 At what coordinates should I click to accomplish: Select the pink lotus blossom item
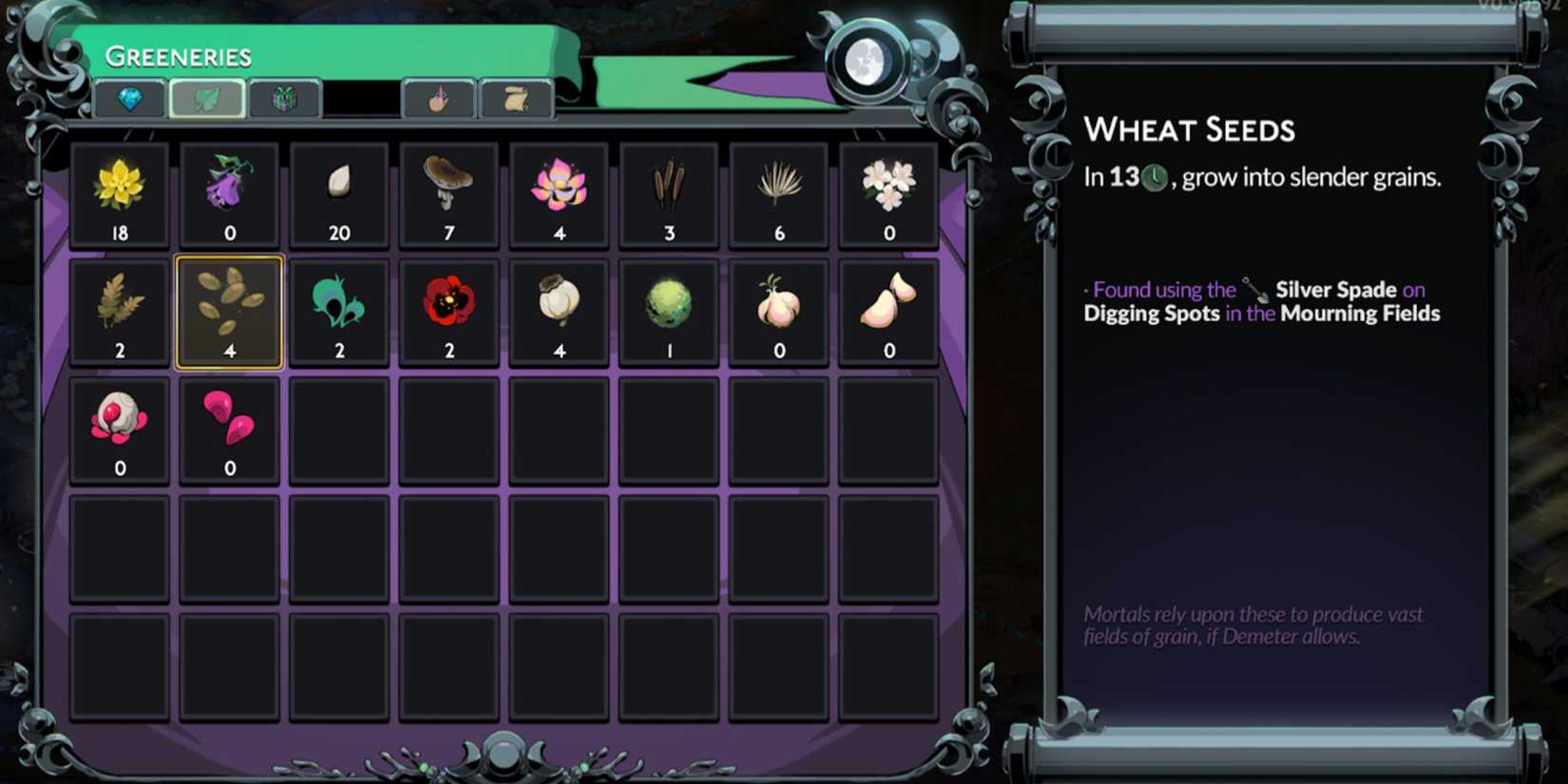point(559,190)
